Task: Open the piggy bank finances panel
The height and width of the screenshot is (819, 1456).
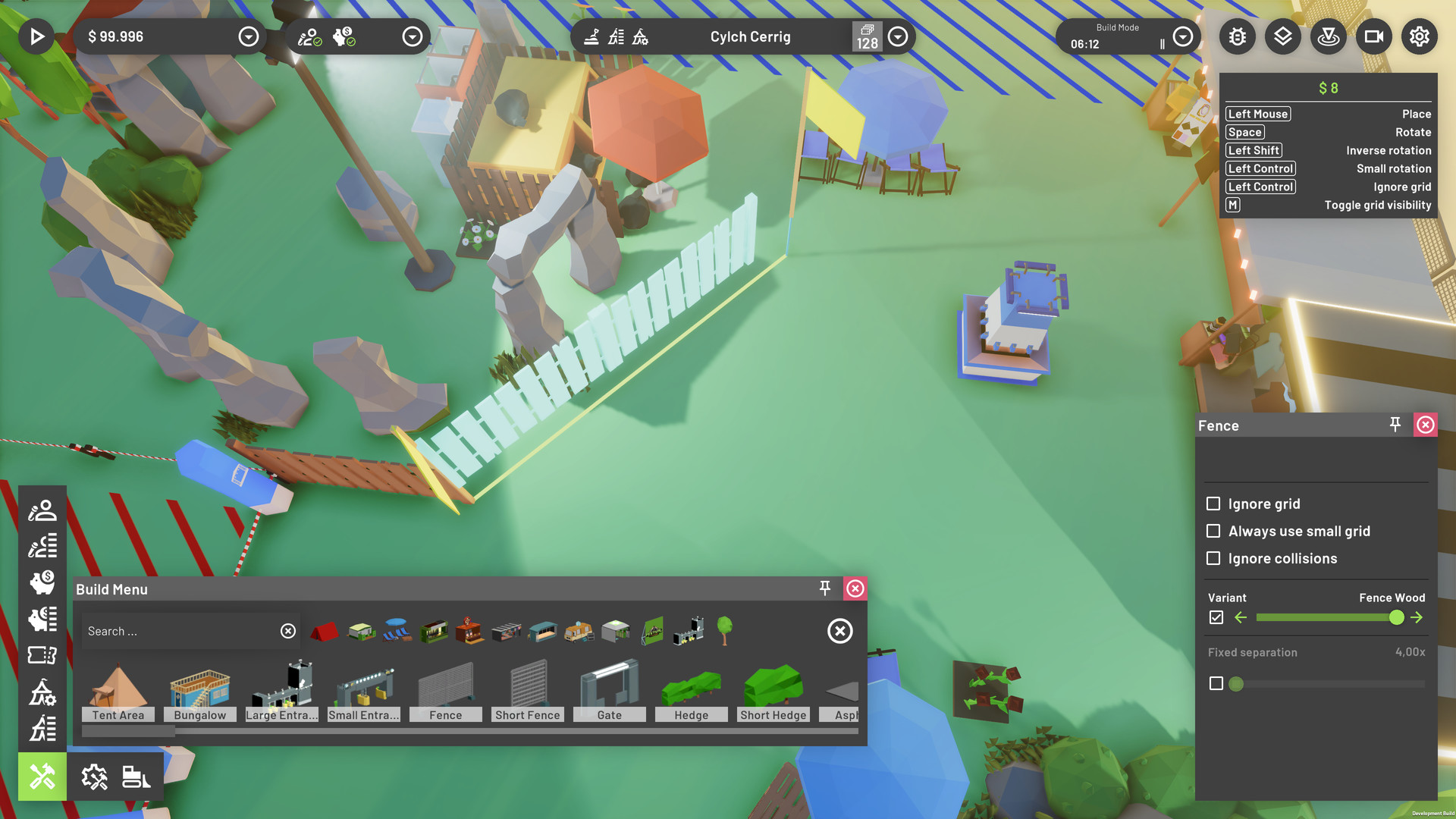Action: click(42, 582)
